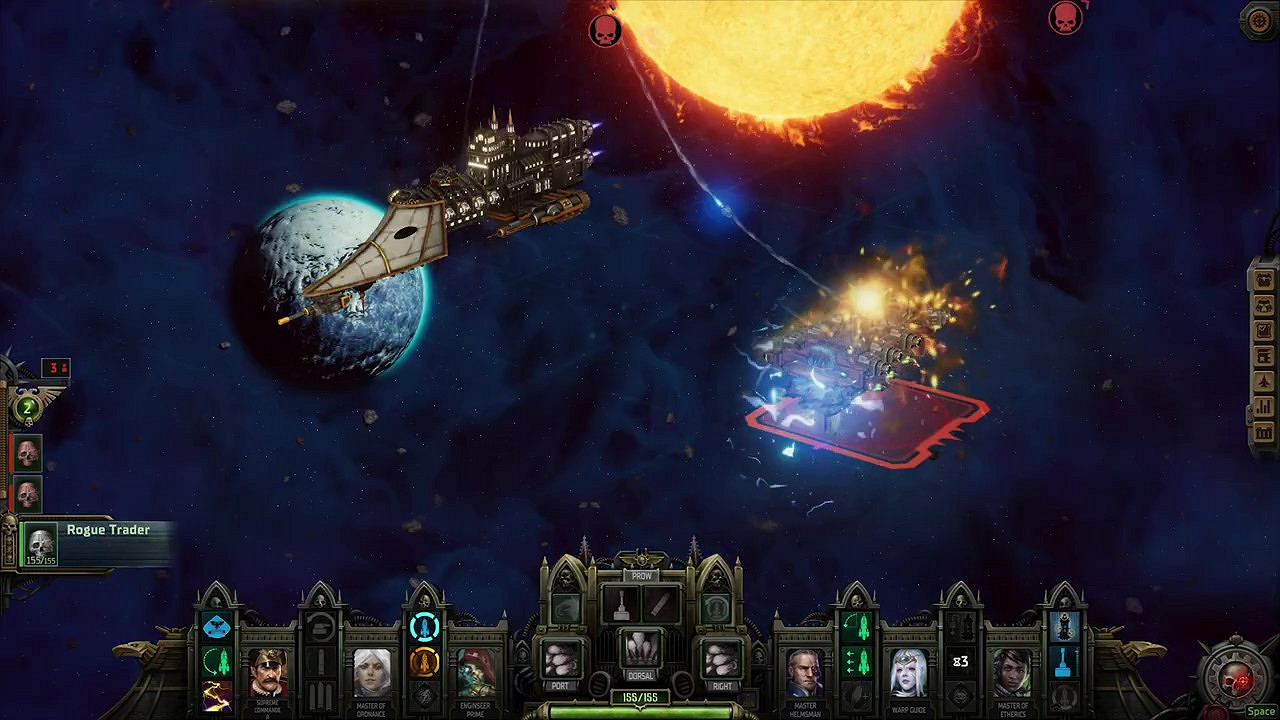Toggle the blue circular engine boost ability
The height and width of the screenshot is (720, 1280).
point(425,628)
